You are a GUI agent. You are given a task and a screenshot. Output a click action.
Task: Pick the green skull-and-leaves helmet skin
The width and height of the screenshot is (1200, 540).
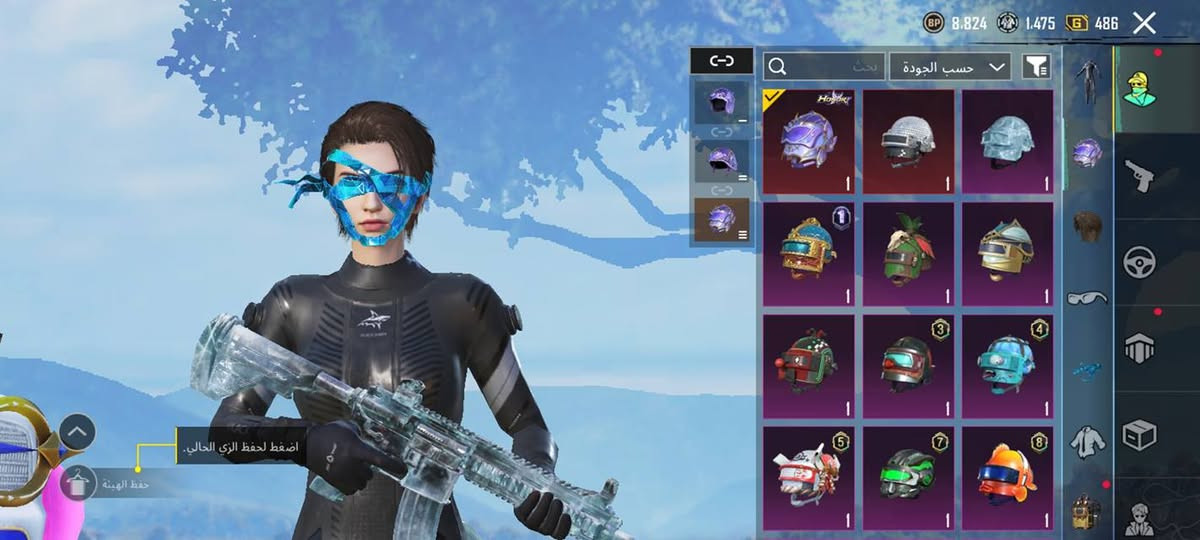[x=908, y=254]
